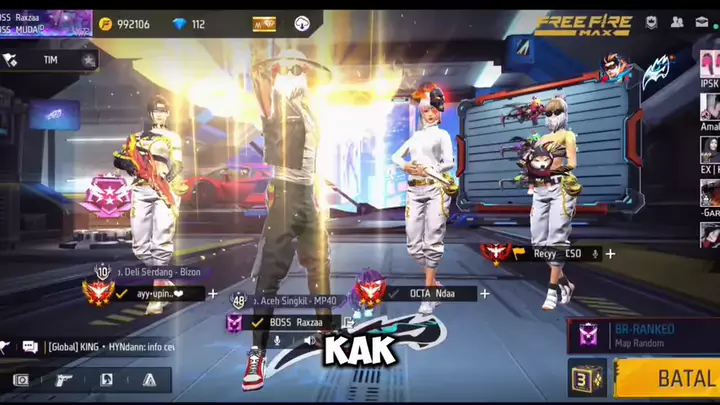Toggle the speaker icon beside the microphone
This screenshot has height=405, width=720.
click(310, 341)
